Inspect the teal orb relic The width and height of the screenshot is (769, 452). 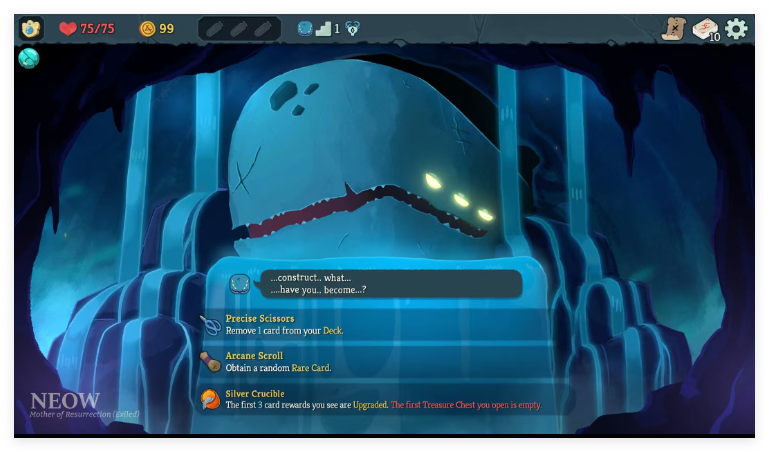tap(28, 58)
